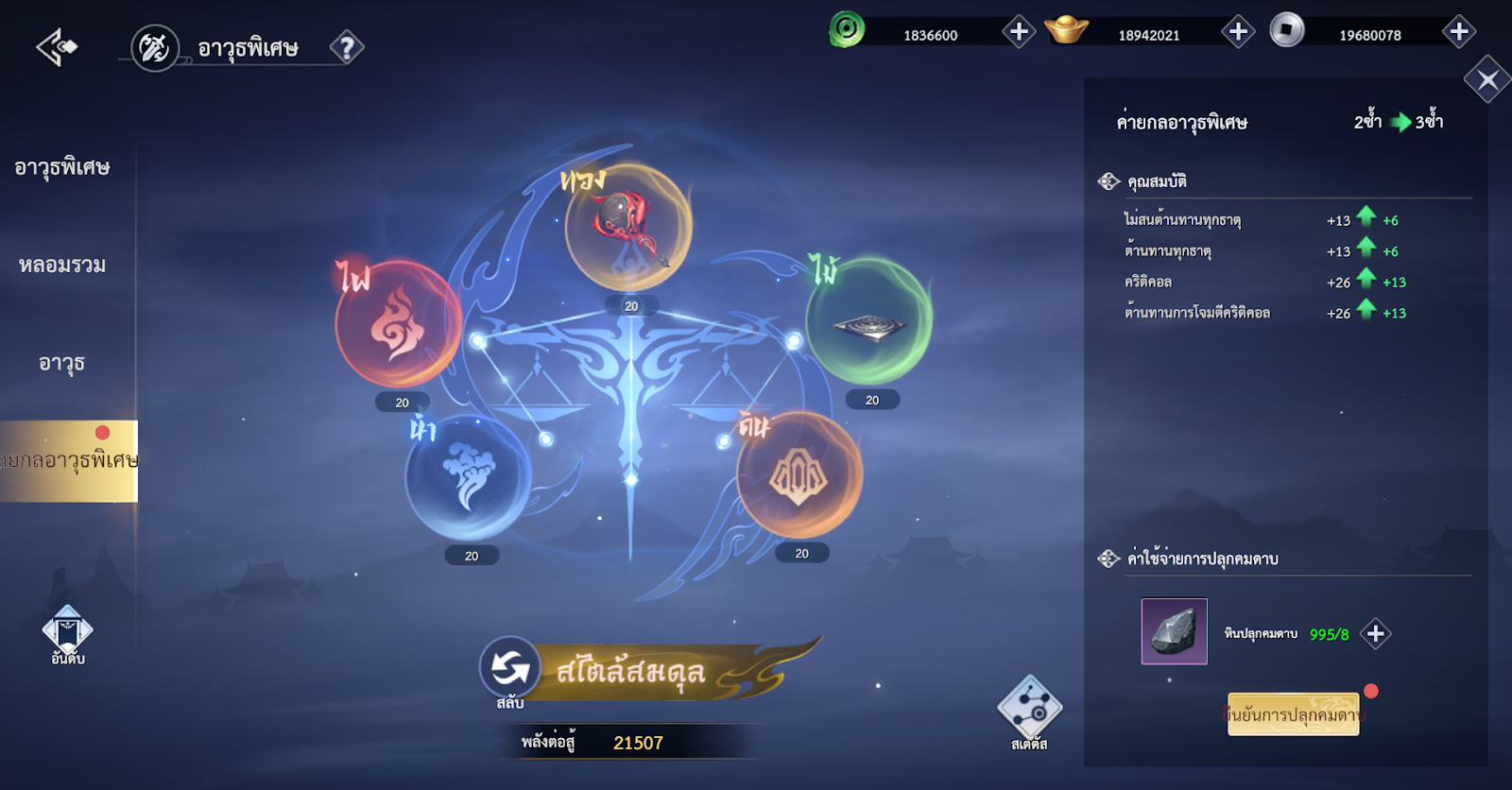
Task: Open the อันดับ ranking icon
Action: tap(68, 635)
